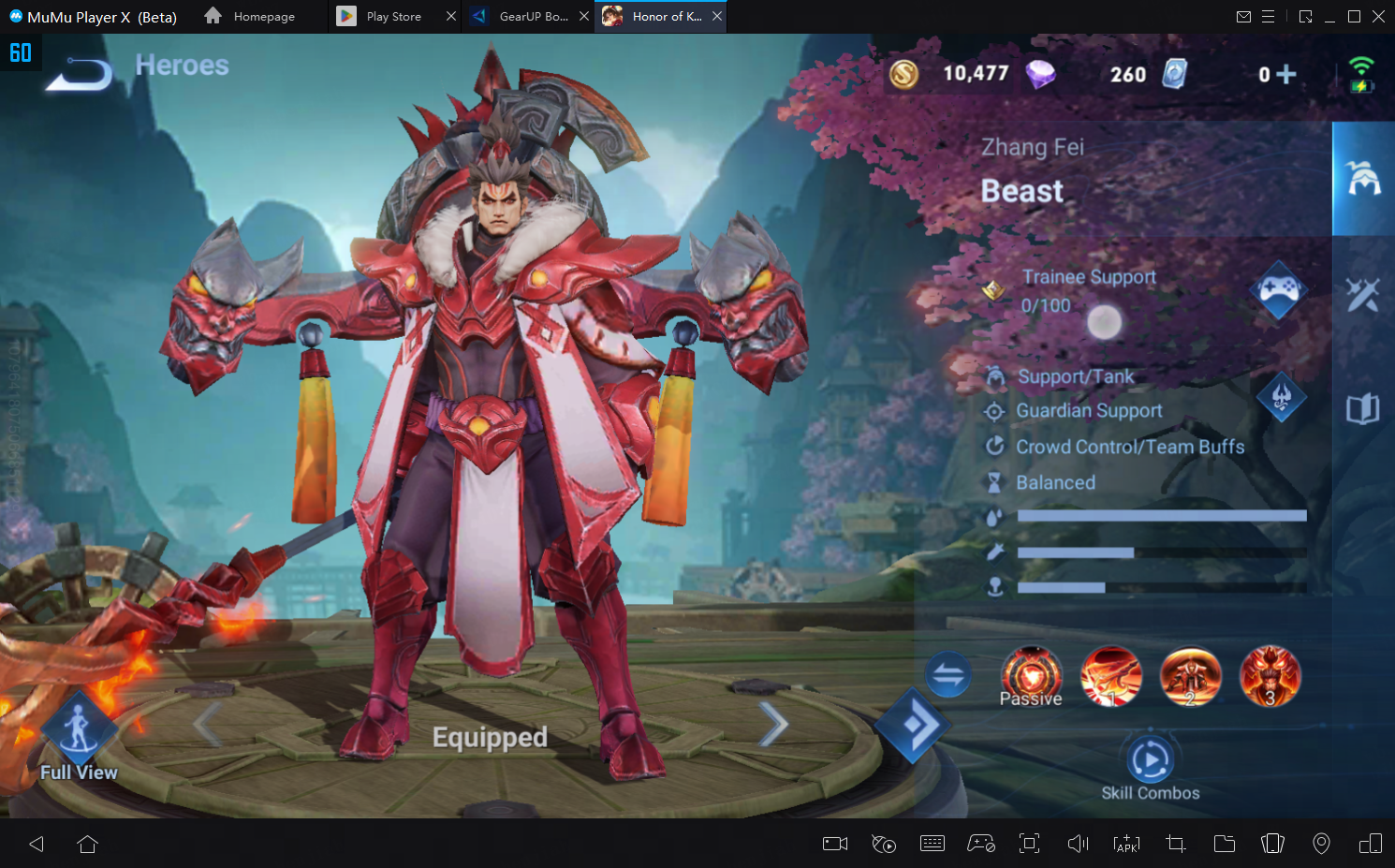Close the Honor of Kings emulator tab
Image resolution: width=1395 pixels, height=868 pixels.
(x=717, y=17)
